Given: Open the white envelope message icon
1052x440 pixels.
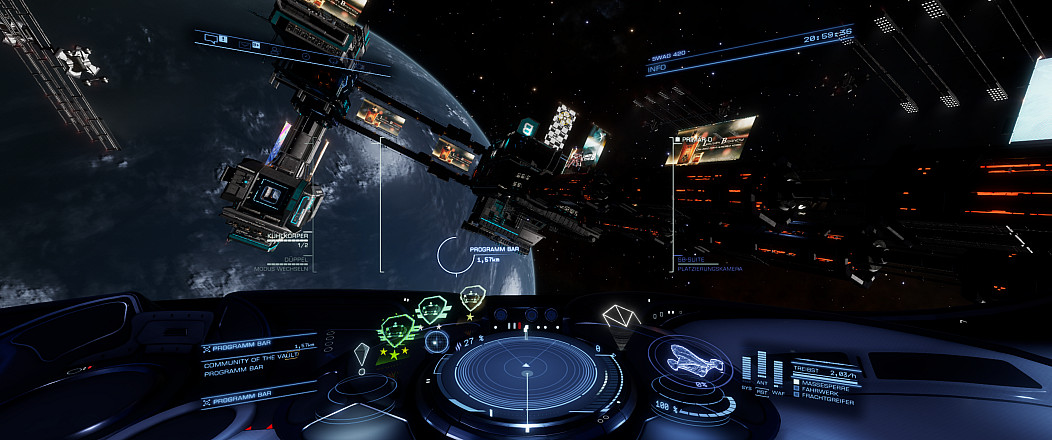Looking at the screenshot, I should point(620,318).
